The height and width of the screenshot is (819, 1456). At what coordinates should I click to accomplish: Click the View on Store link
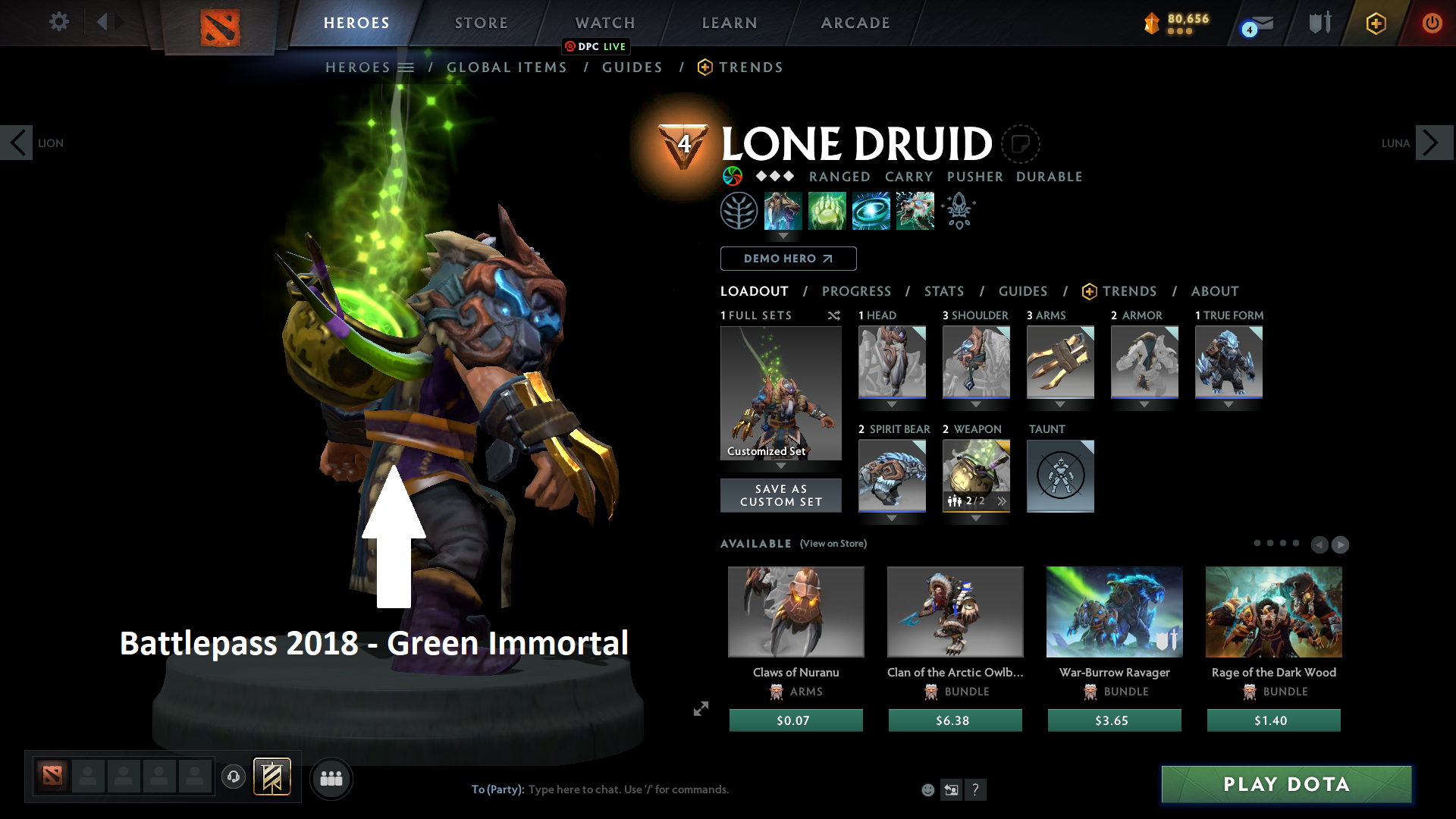pos(832,544)
